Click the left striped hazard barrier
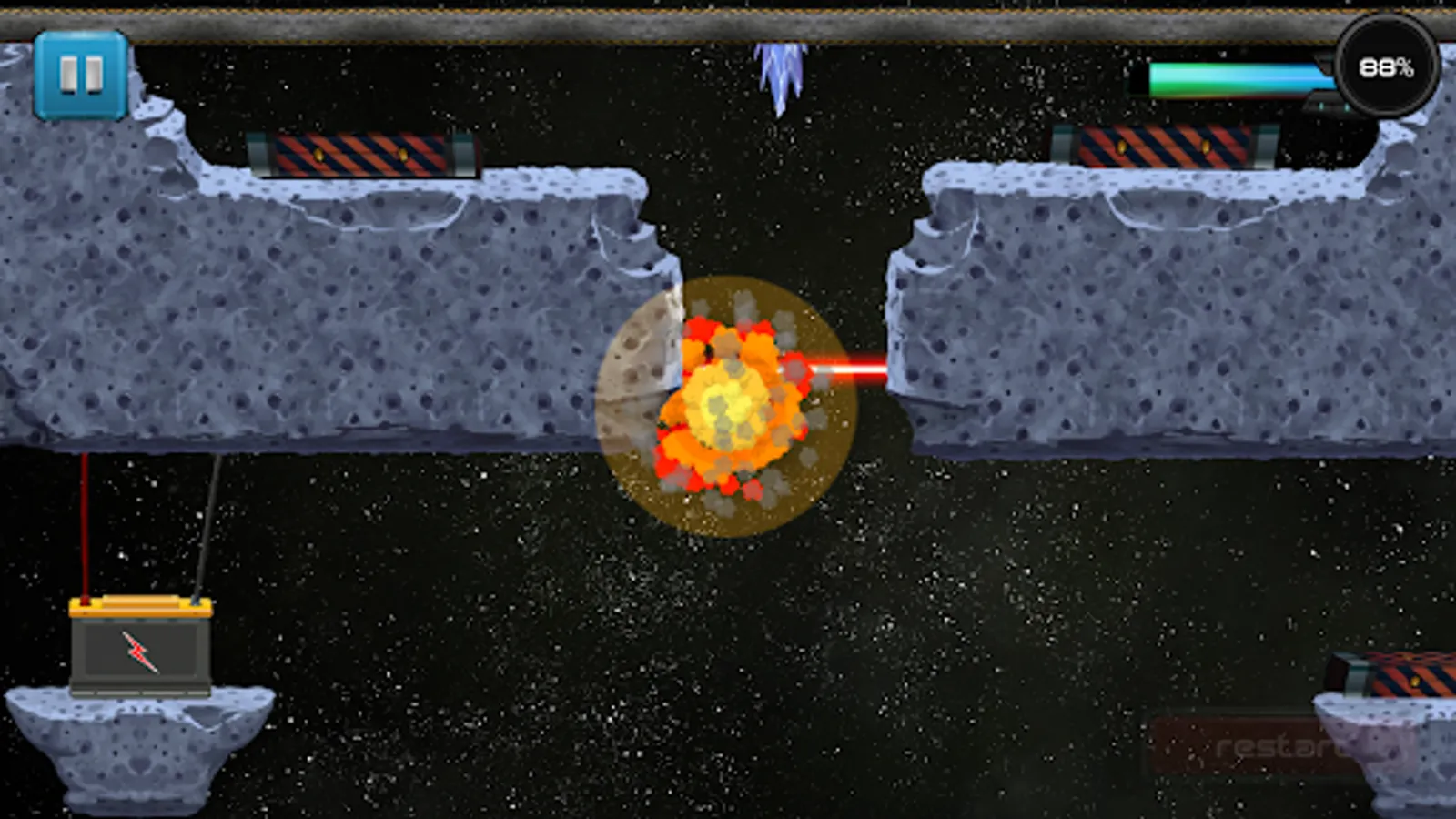The width and height of the screenshot is (1456, 819). coord(361,153)
